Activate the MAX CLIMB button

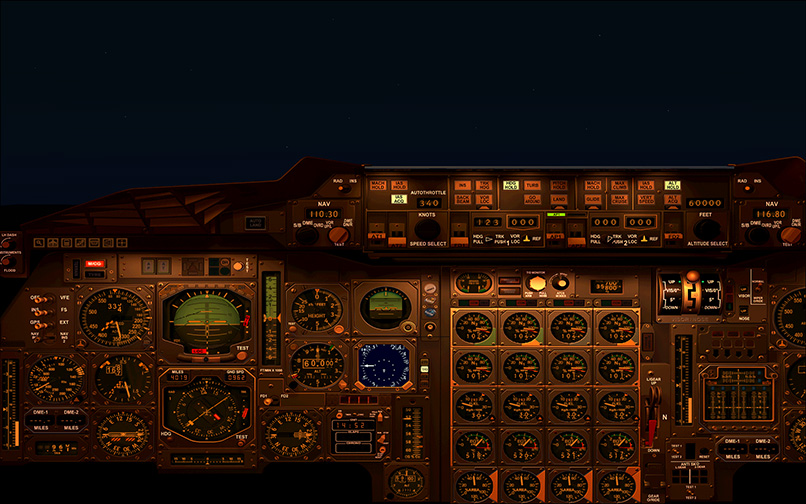point(620,185)
